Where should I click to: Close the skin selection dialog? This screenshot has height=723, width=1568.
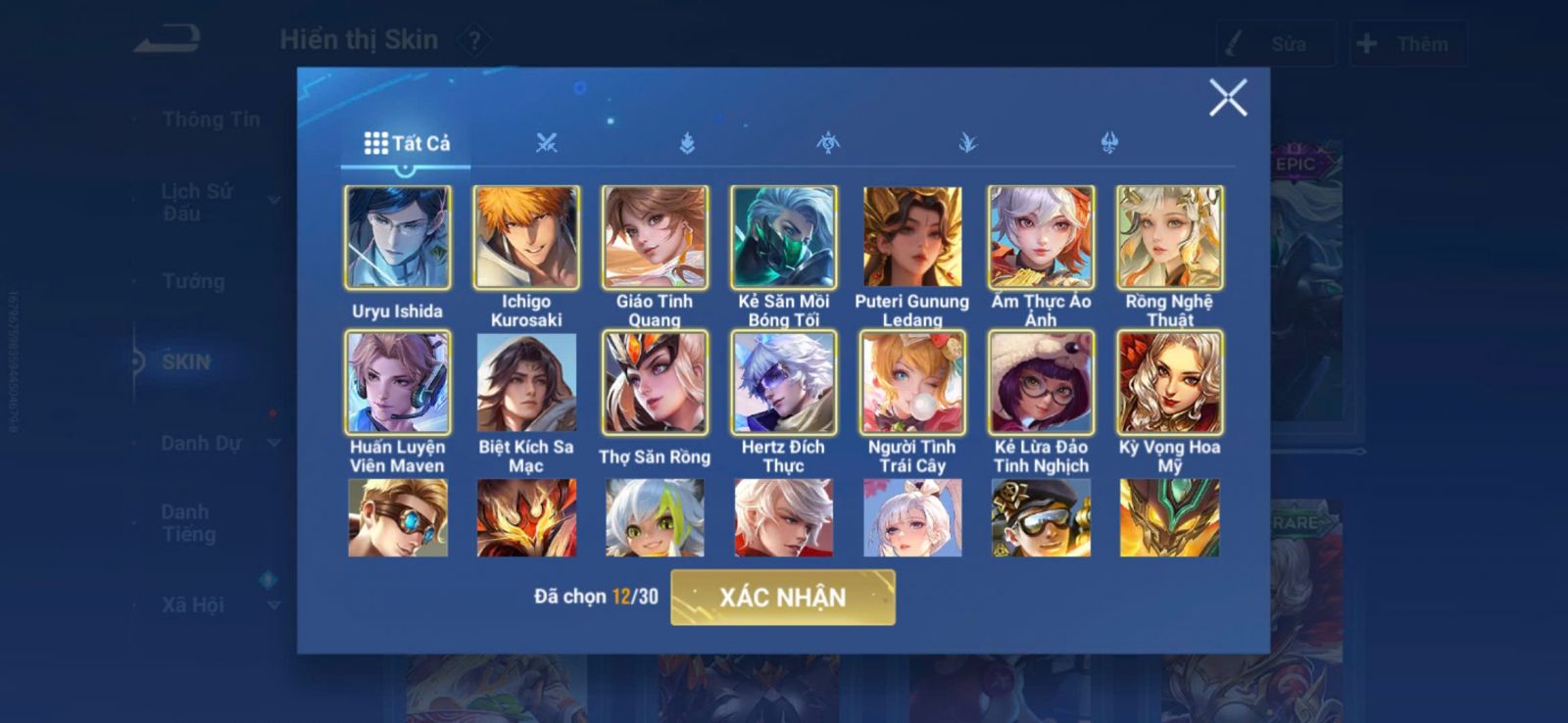pos(1227,98)
